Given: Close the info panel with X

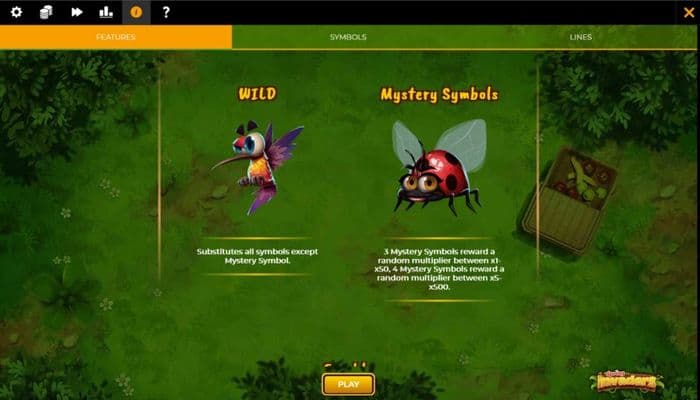Looking at the screenshot, I should click(x=688, y=12).
